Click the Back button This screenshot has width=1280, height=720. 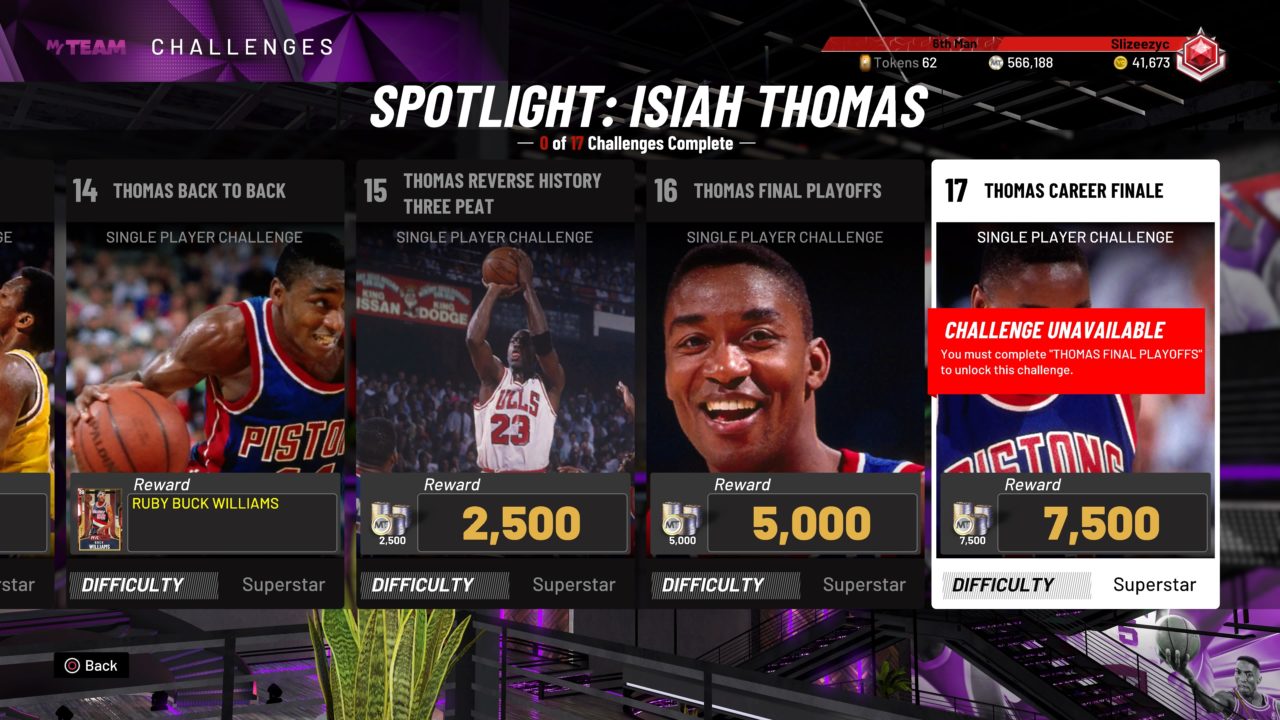pyautogui.click(x=91, y=665)
